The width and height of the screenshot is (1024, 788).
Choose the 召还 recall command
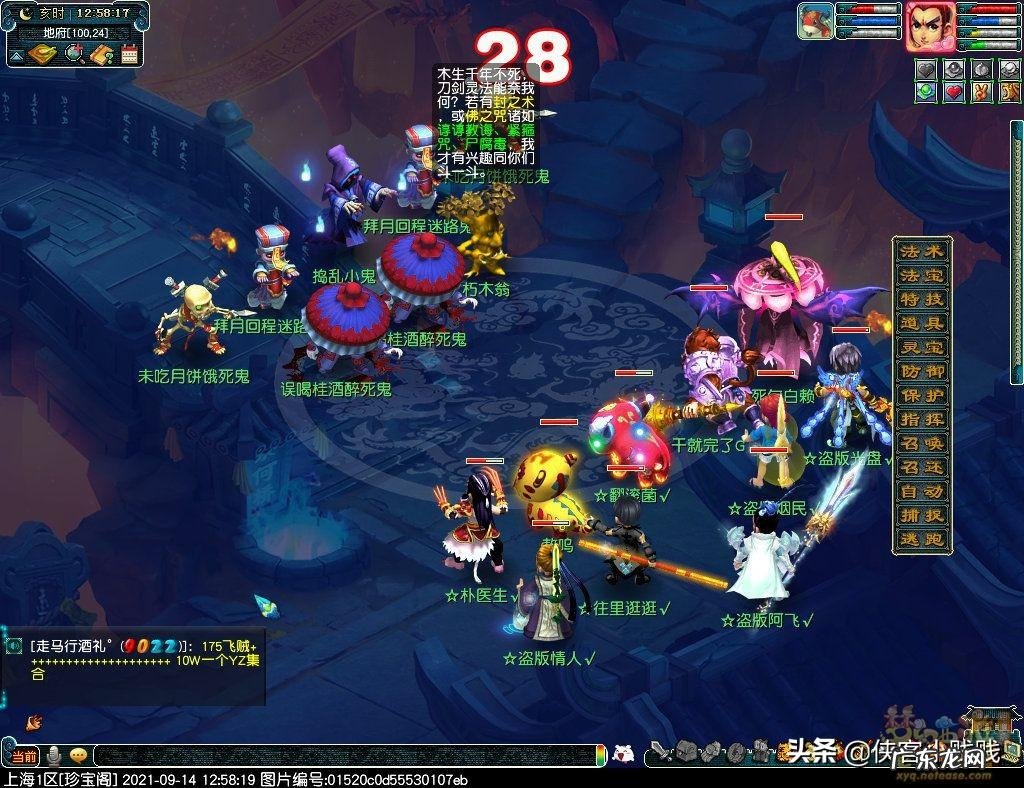click(921, 468)
